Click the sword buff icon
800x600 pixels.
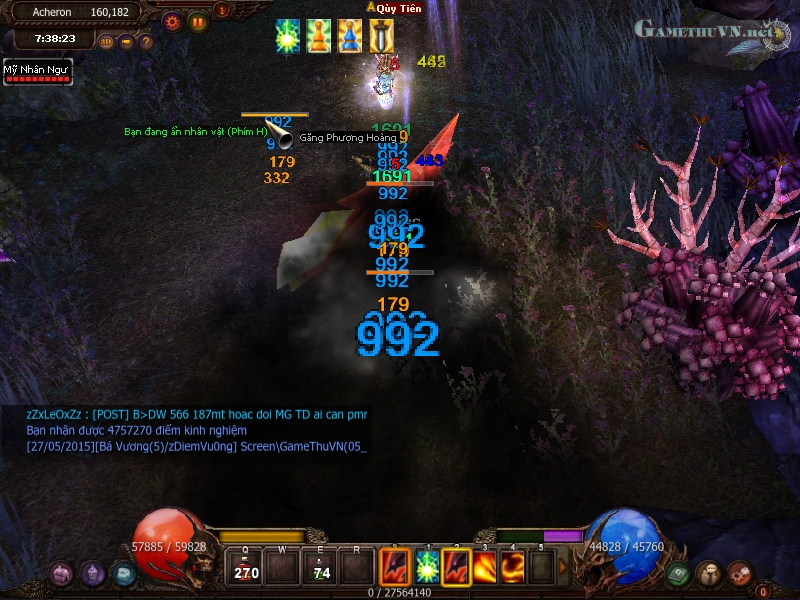[381, 36]
